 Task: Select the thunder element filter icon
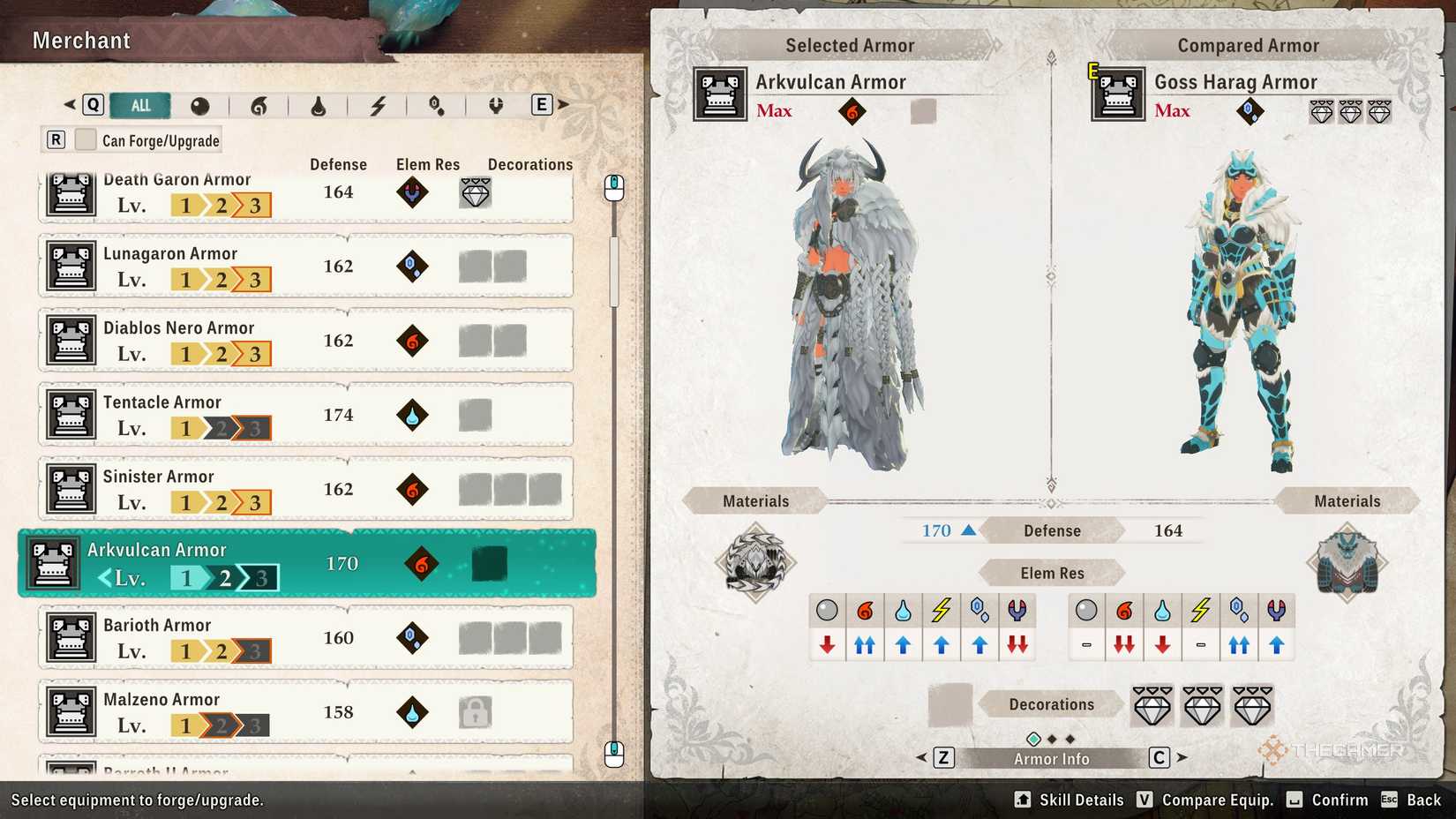tap(379, 105)
